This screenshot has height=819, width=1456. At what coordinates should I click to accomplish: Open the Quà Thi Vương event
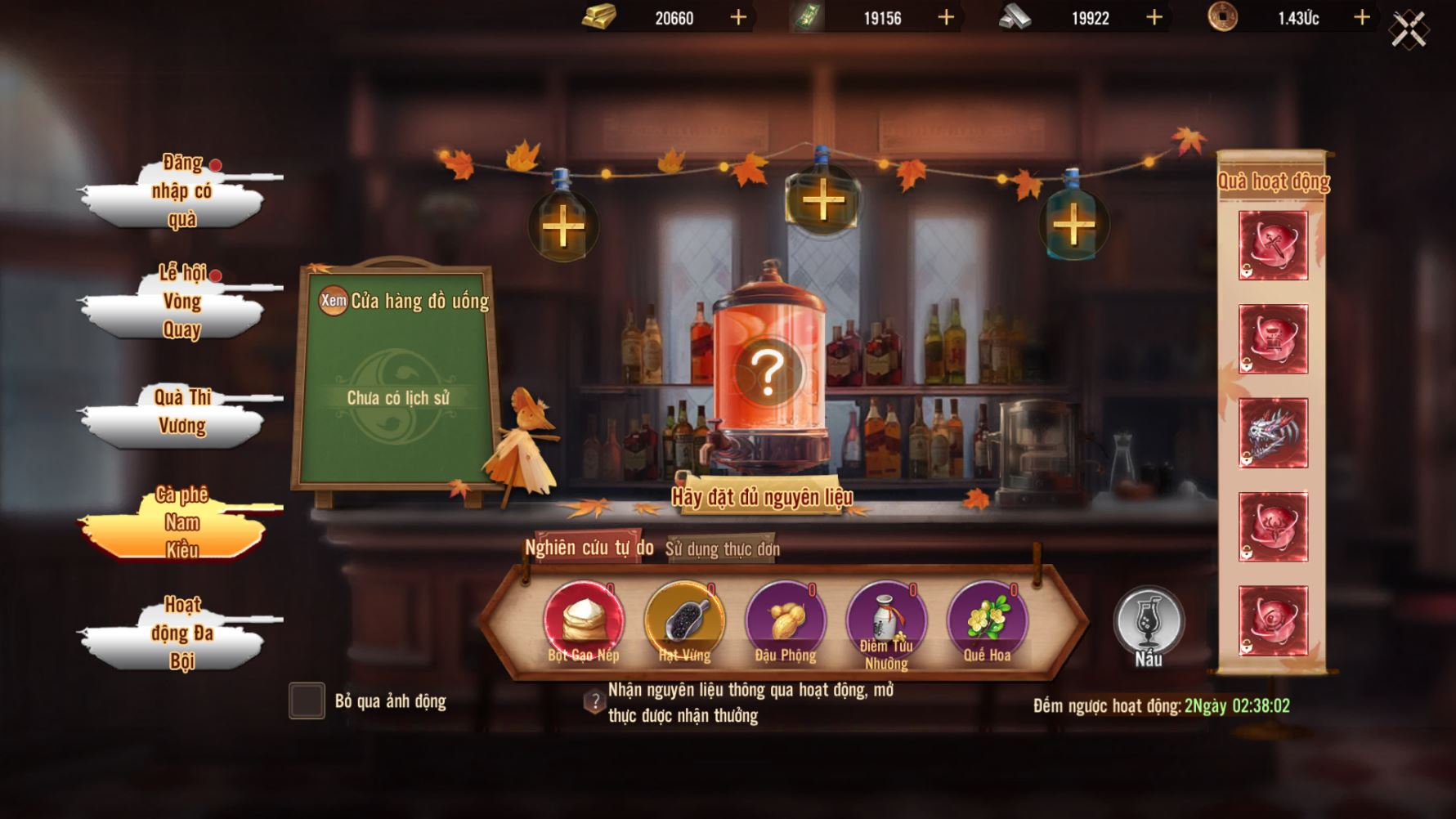tap(181, 413)
